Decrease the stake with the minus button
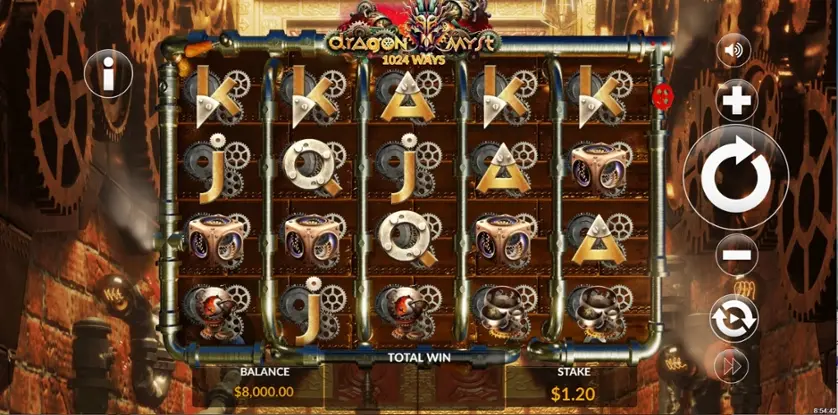The image size is (838, 415). click(736, 256)
